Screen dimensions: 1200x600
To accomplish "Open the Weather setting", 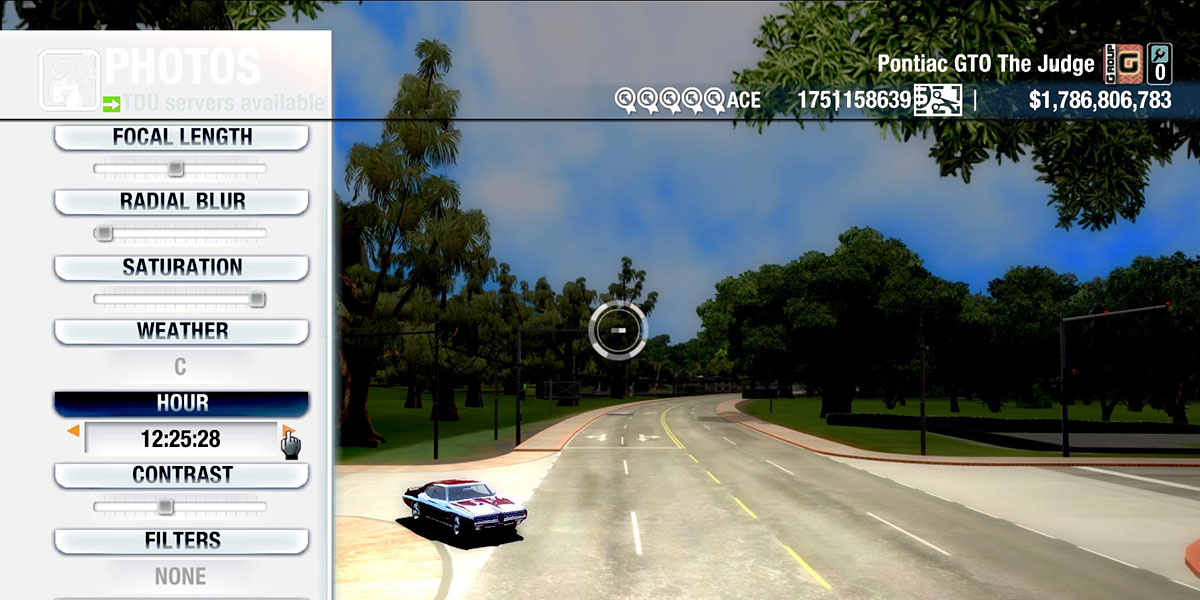I will 181,331.
